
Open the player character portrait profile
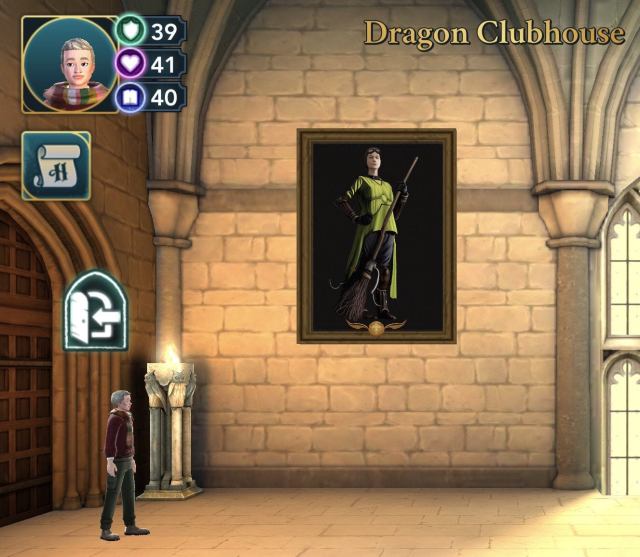[69, 64]
